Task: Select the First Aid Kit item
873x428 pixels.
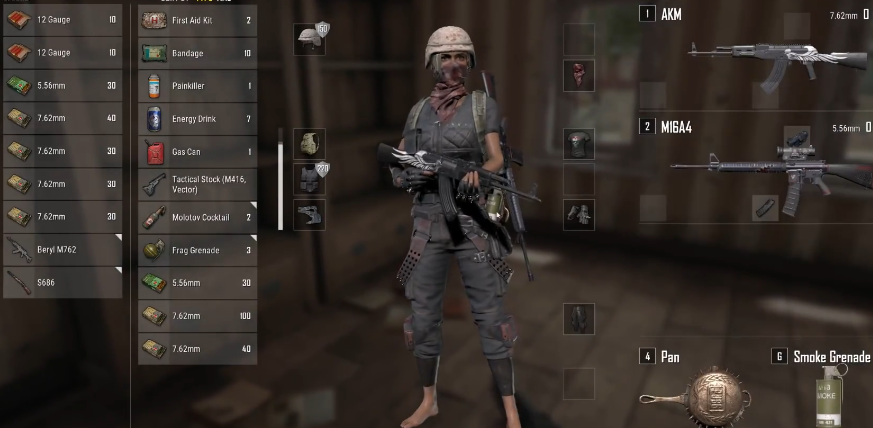Action: coord(196,20)
